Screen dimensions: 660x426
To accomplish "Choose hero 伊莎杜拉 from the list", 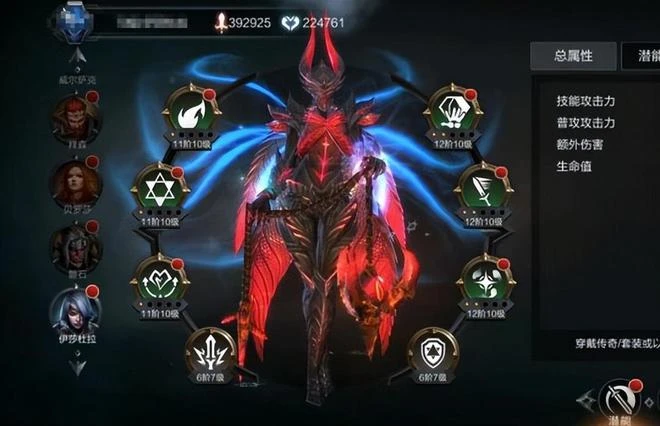I will point(76,311).
